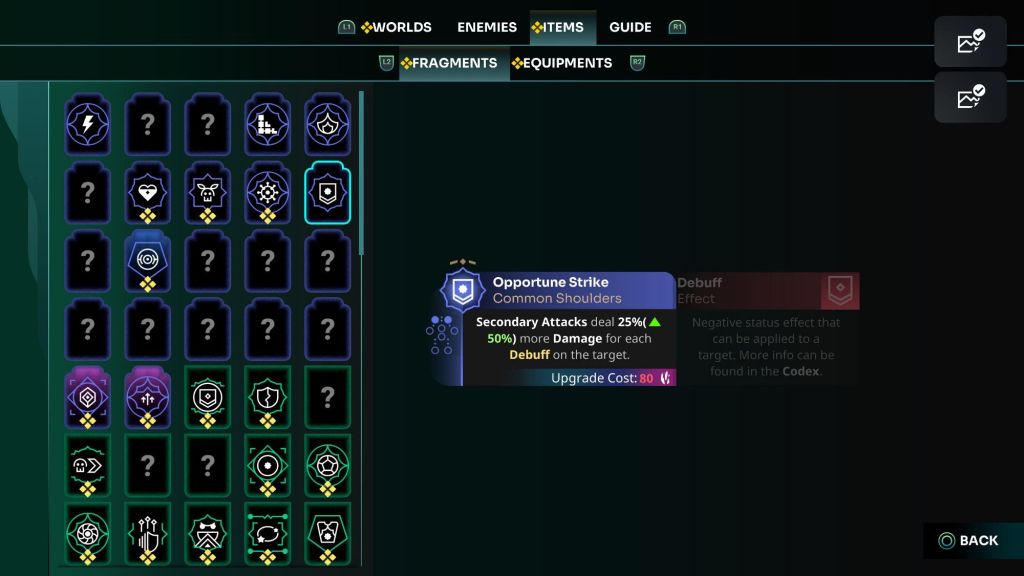This screenshot has height=576, width=1024.
Task: Select the heart fragment
Action: point(148,190)
